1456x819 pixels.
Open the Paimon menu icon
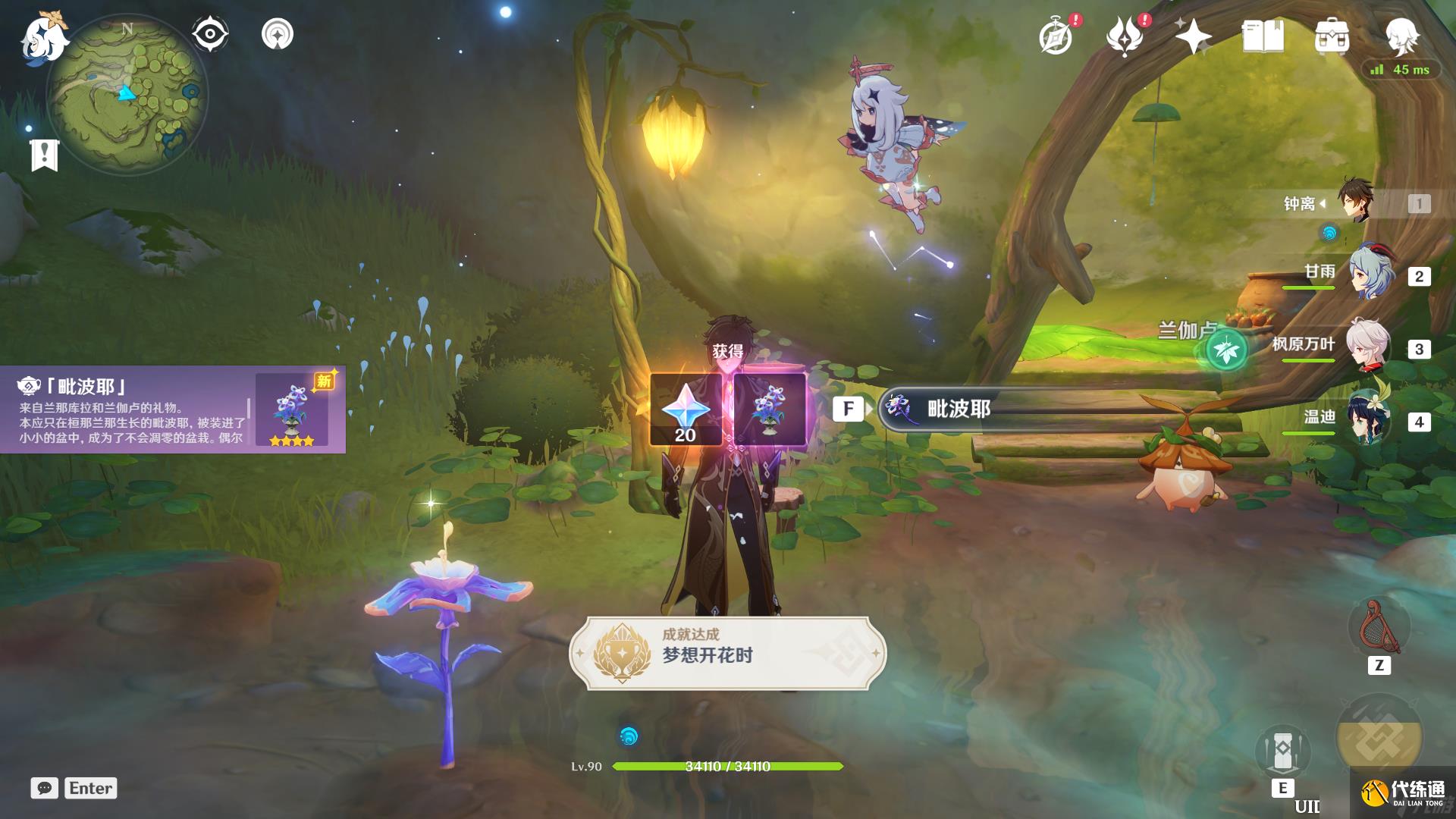pos(42,38)
